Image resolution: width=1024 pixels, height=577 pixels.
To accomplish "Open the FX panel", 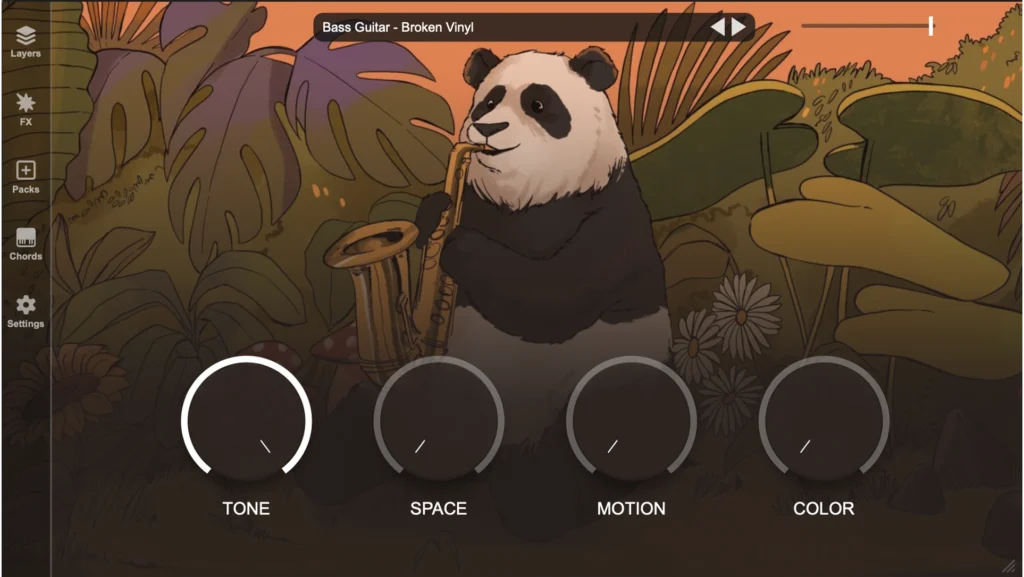I will click(26, 109).
